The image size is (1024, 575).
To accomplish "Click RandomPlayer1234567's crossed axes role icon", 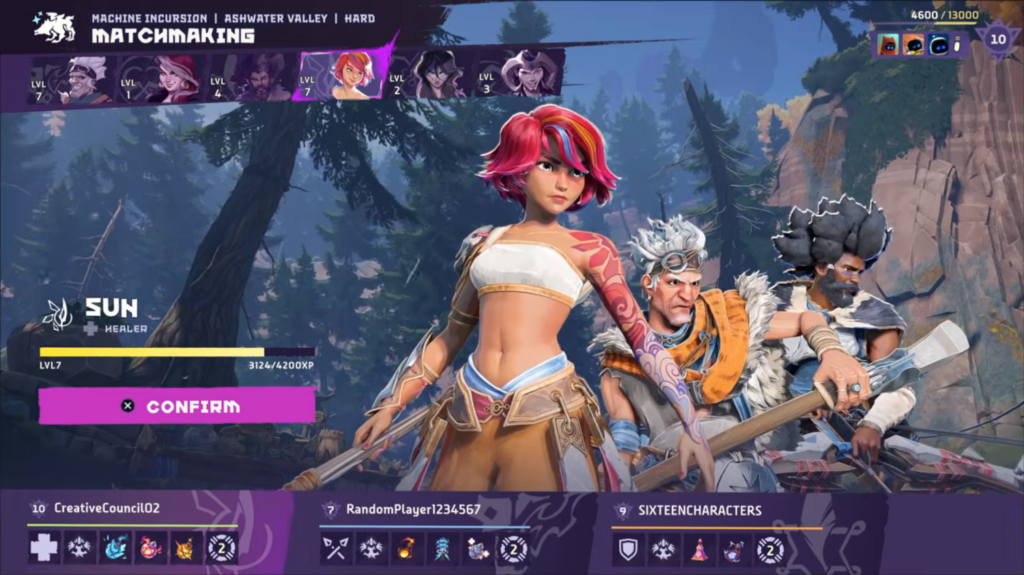I will (x=336, y=548).
